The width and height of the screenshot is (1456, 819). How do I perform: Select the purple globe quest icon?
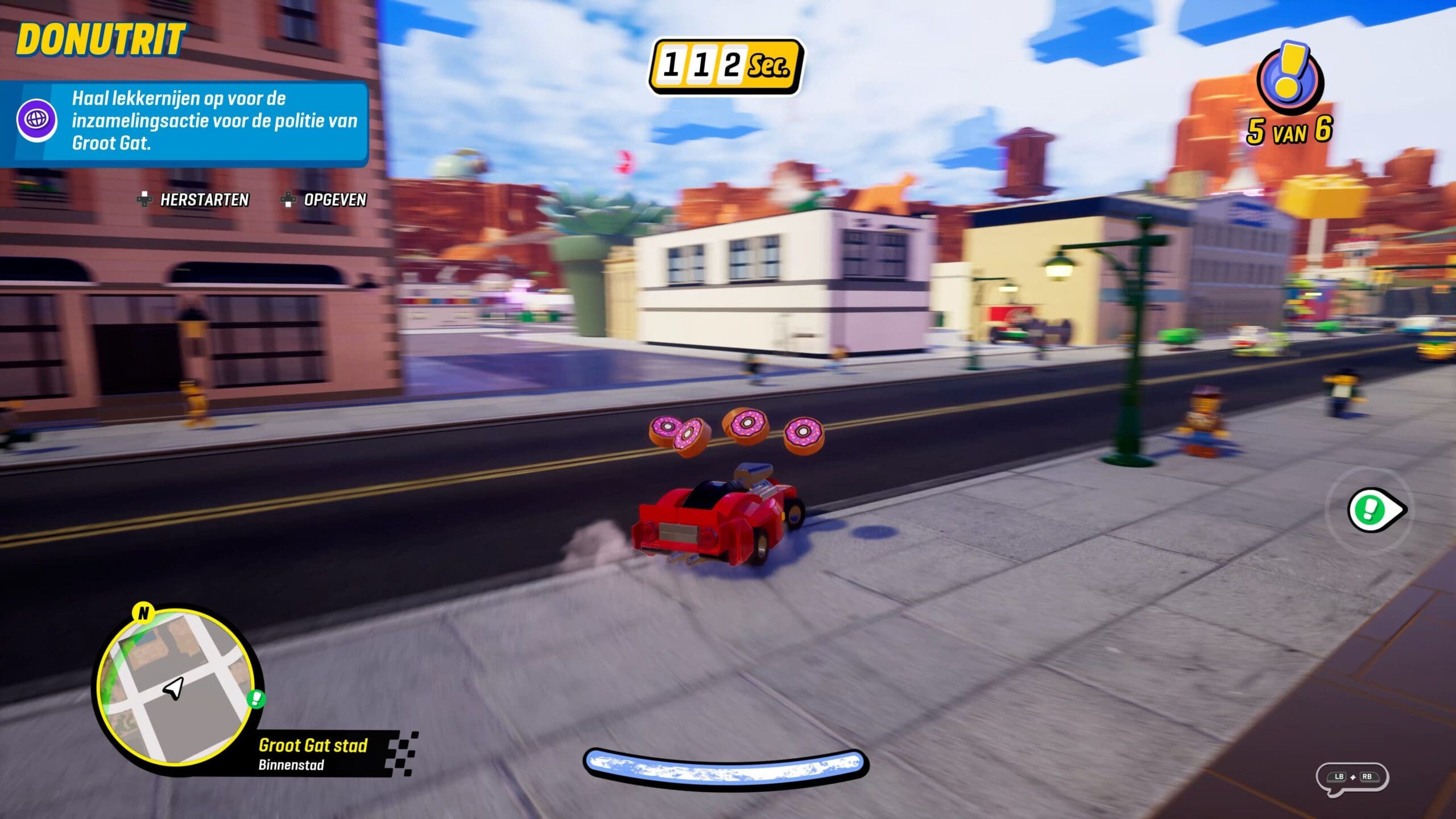36,121
